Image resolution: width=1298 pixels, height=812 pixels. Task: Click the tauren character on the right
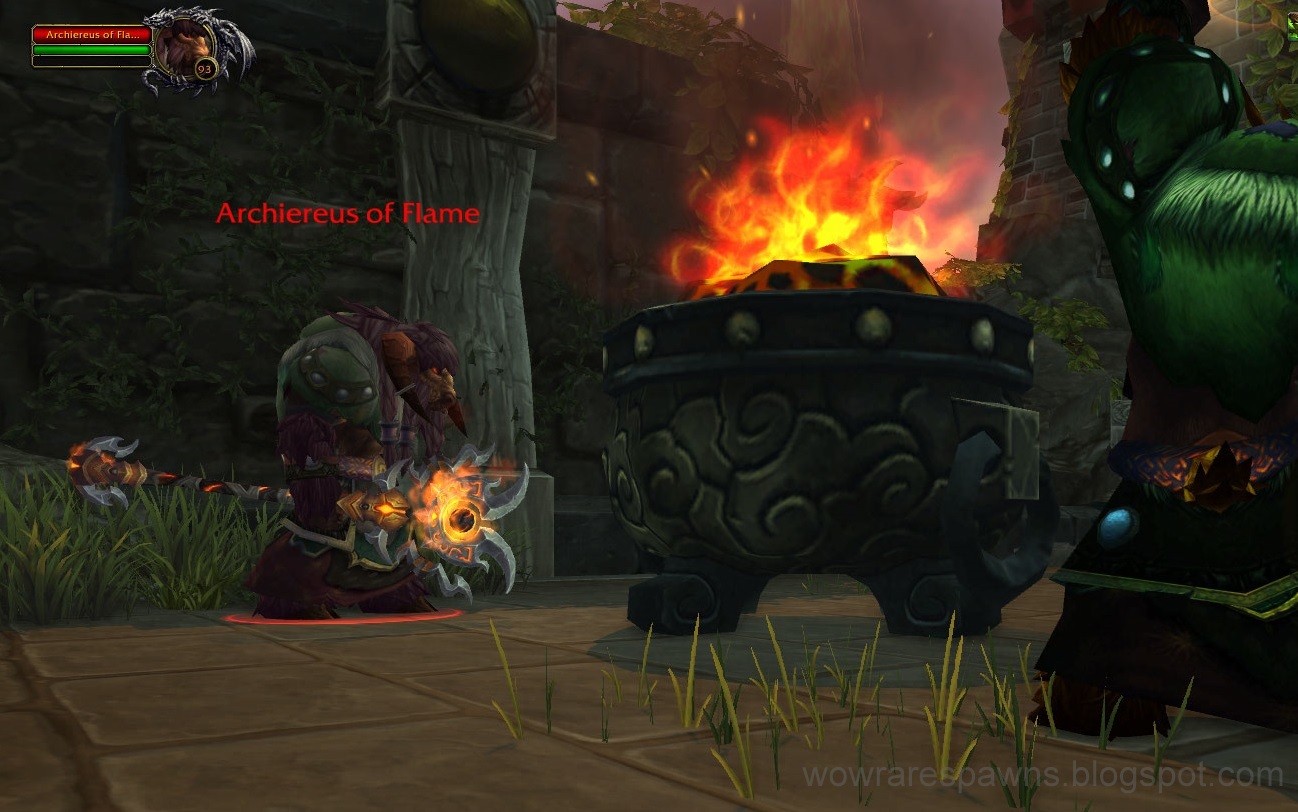pos(1180,350)
